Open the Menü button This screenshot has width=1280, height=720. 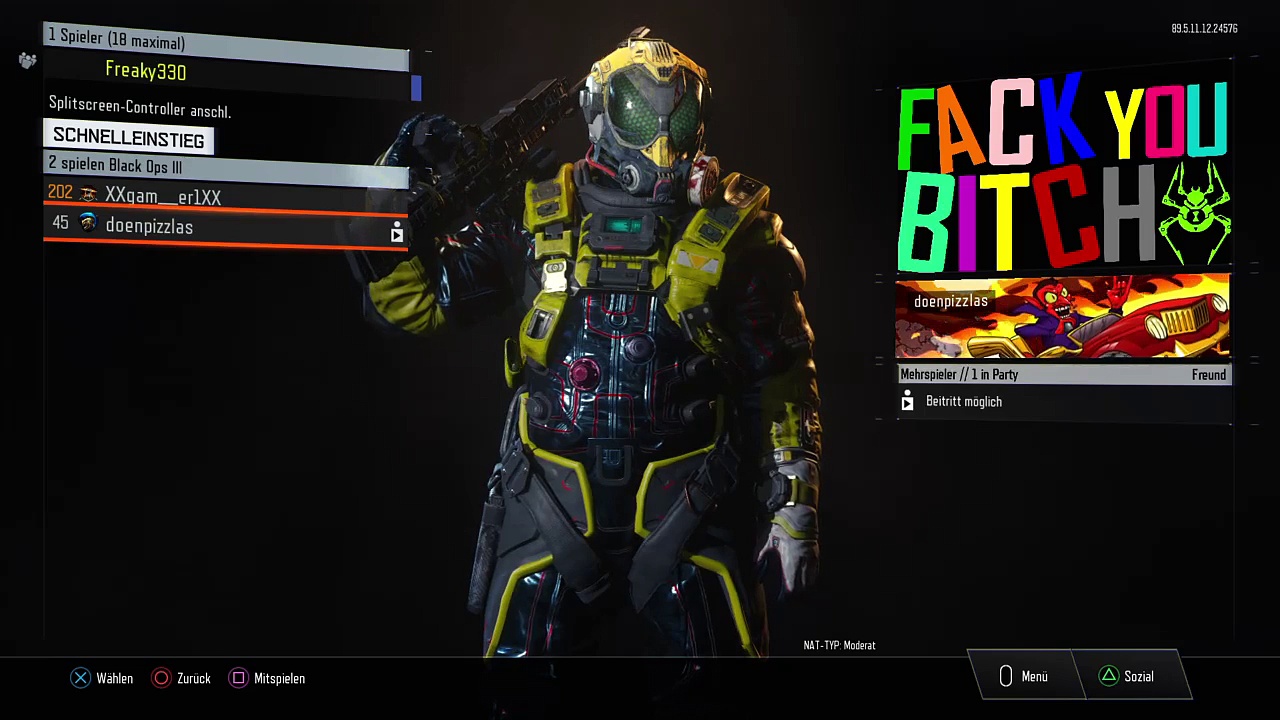point(1022,677)
